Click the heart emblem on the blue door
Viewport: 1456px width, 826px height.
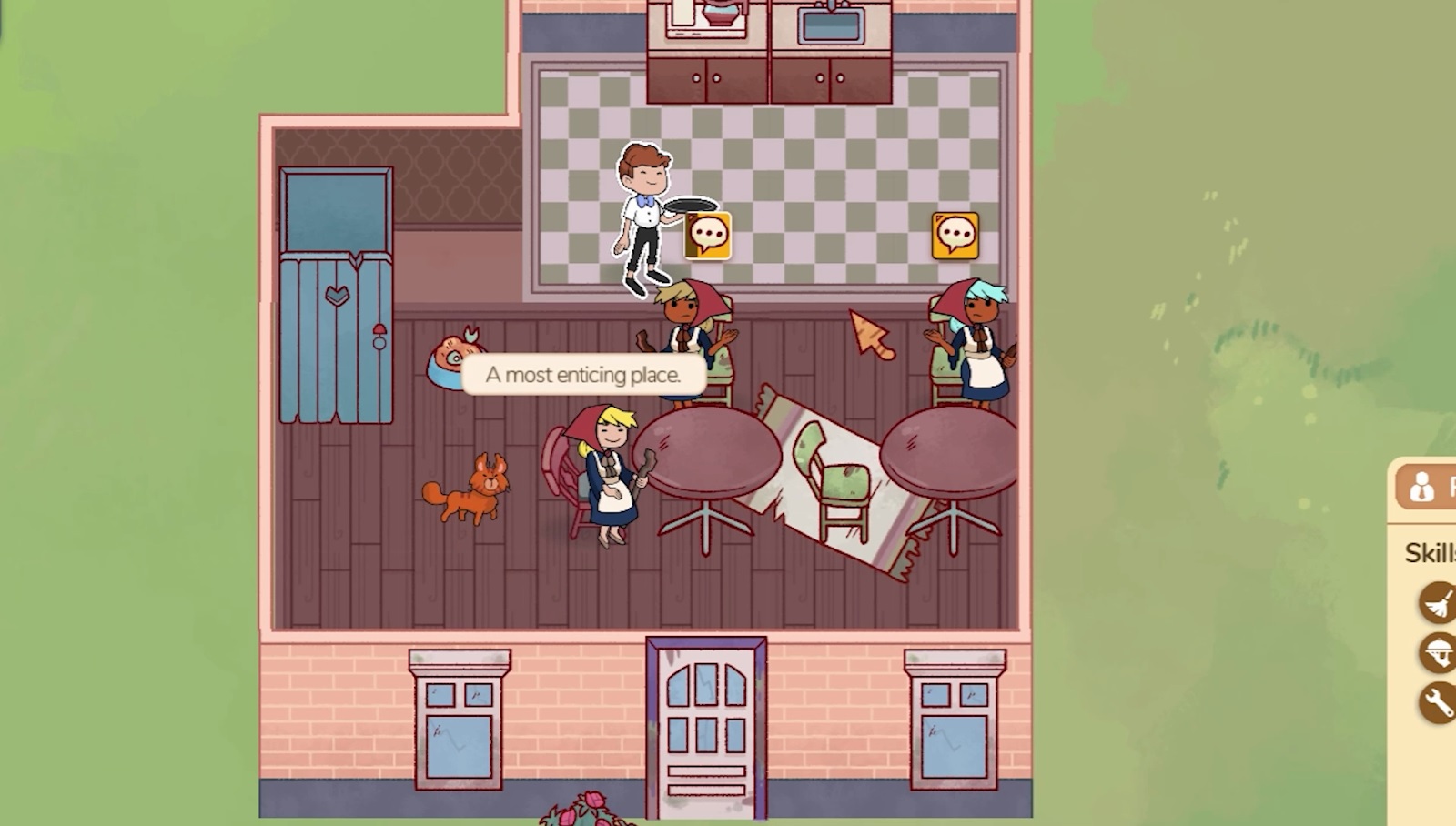point(338,295)
